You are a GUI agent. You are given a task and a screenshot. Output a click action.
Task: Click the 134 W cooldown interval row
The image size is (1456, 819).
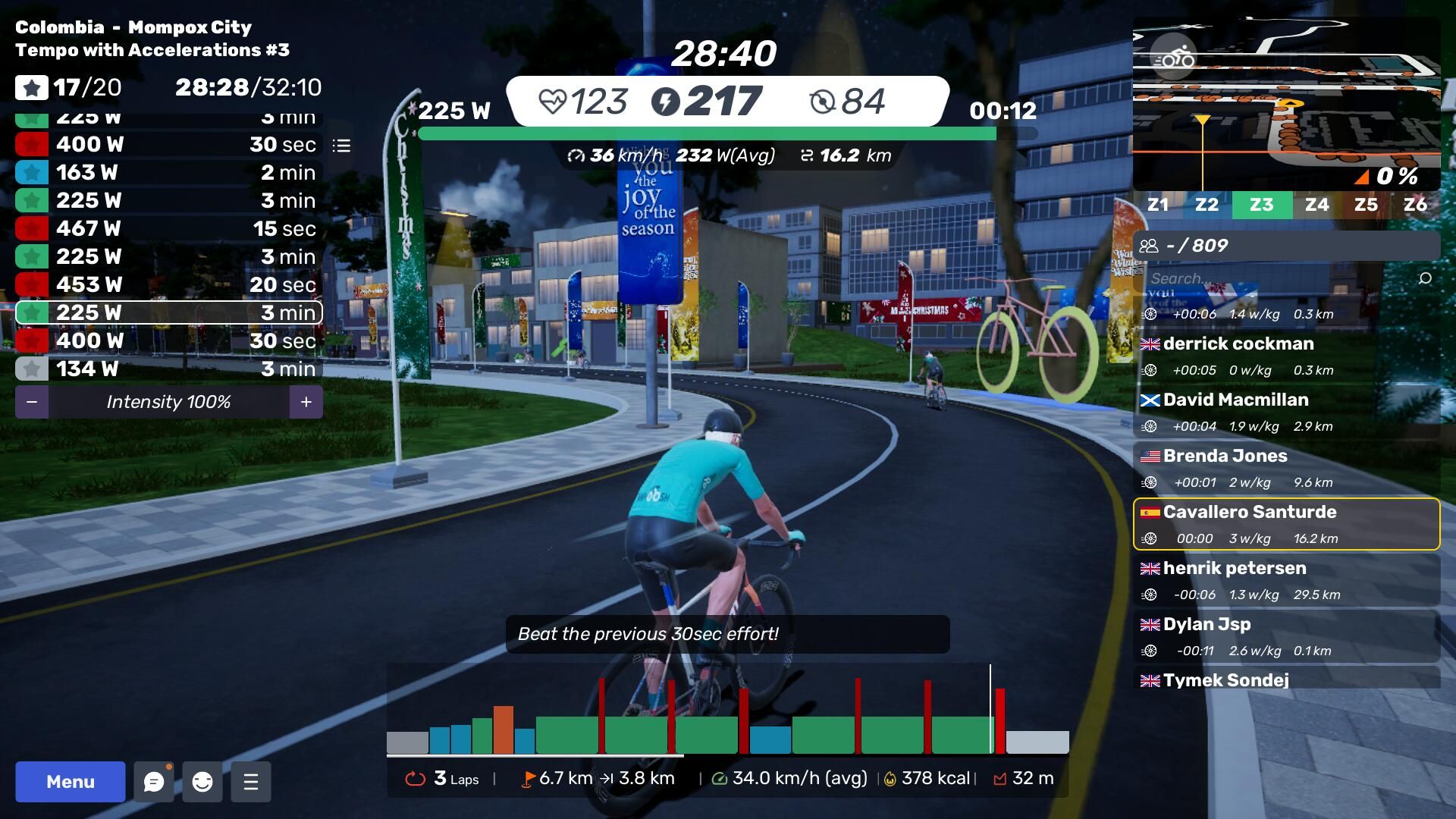(x=168, y=369)
